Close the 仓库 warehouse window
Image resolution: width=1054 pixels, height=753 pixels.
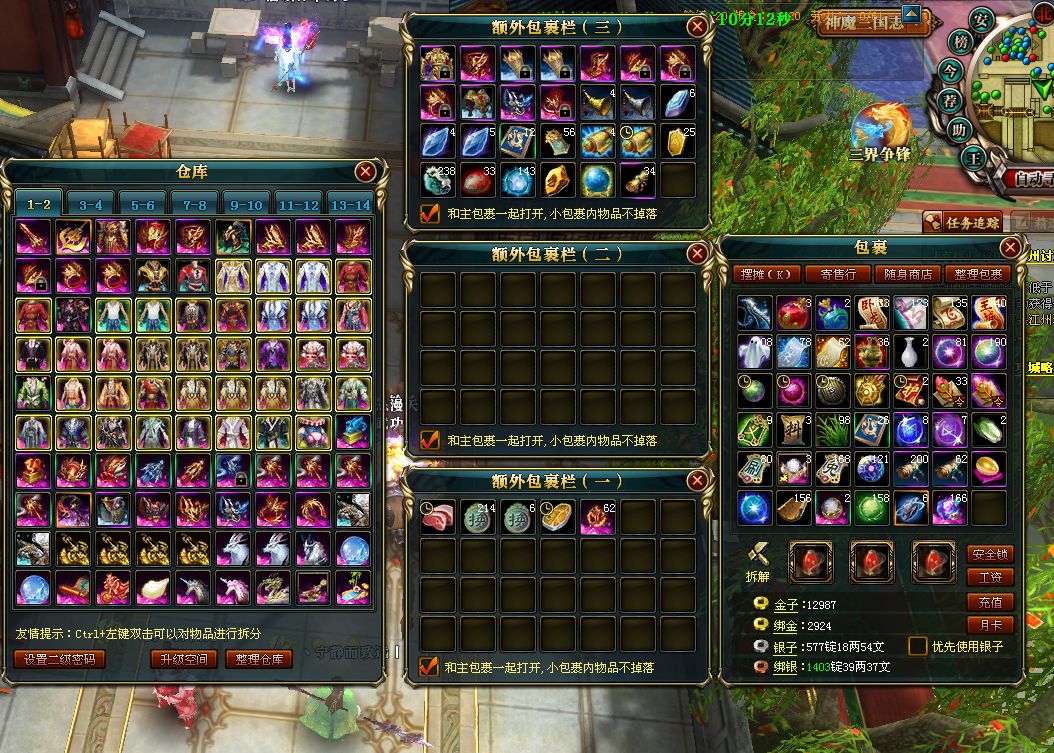[x=366, y=172]
